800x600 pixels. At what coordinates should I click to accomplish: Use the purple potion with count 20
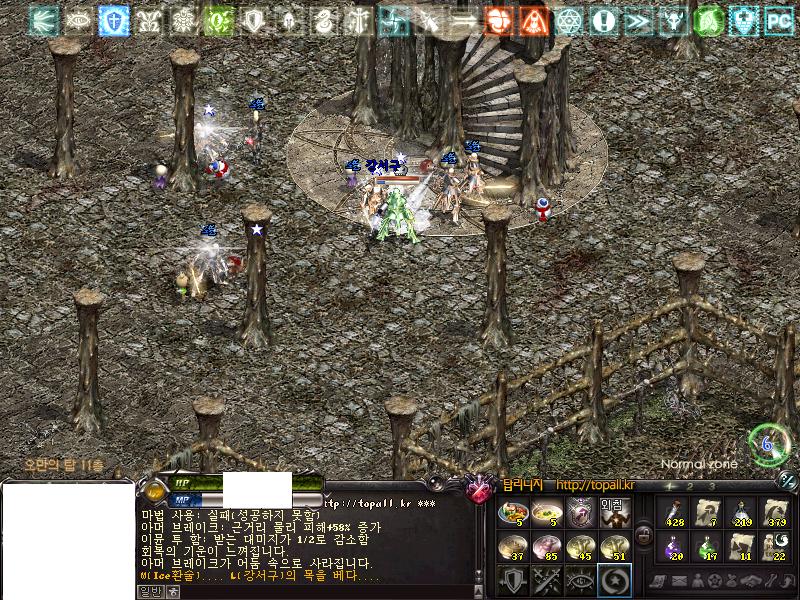coord(674,547)
